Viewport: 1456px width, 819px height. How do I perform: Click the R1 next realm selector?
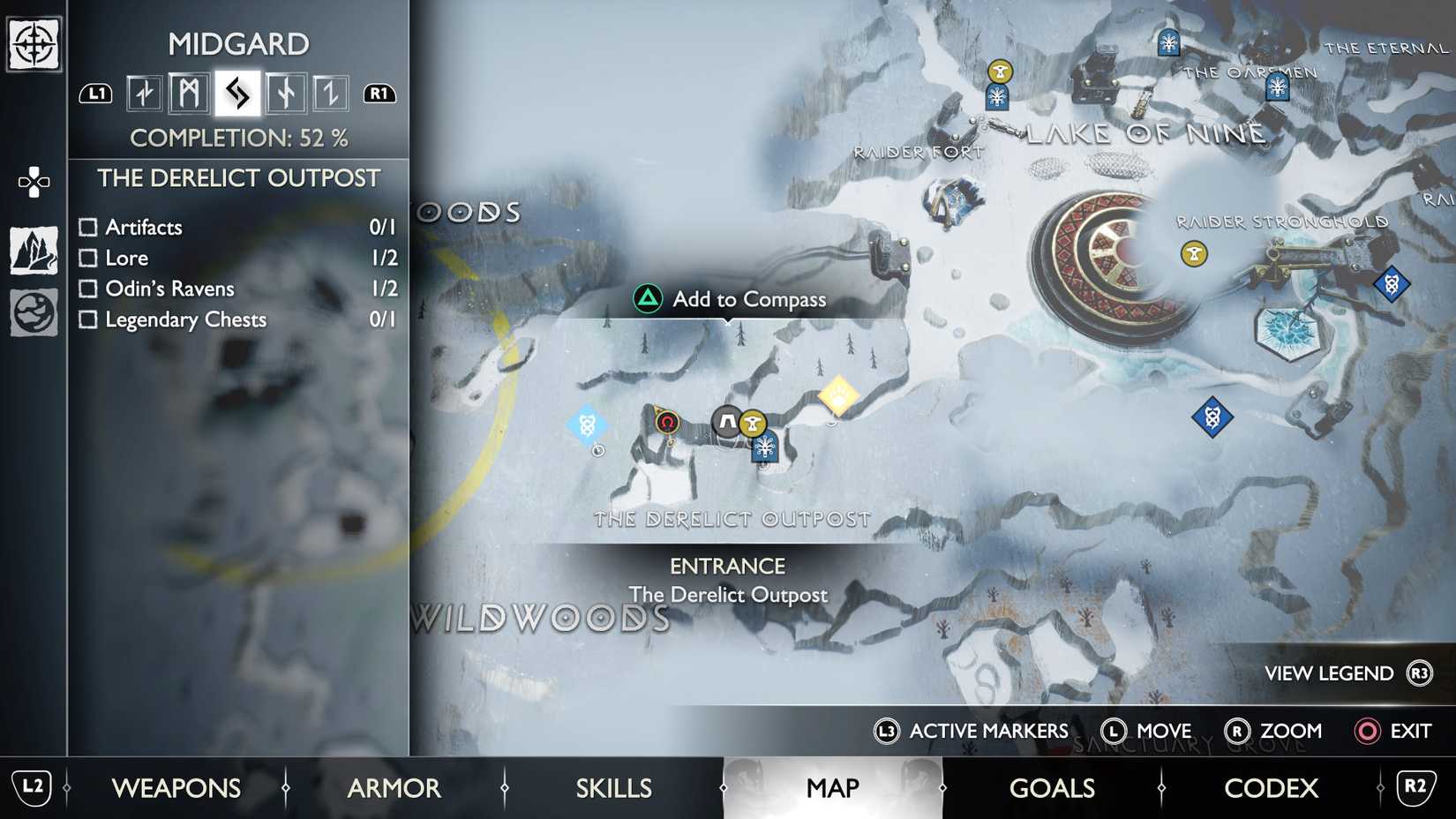pos(379,93)
